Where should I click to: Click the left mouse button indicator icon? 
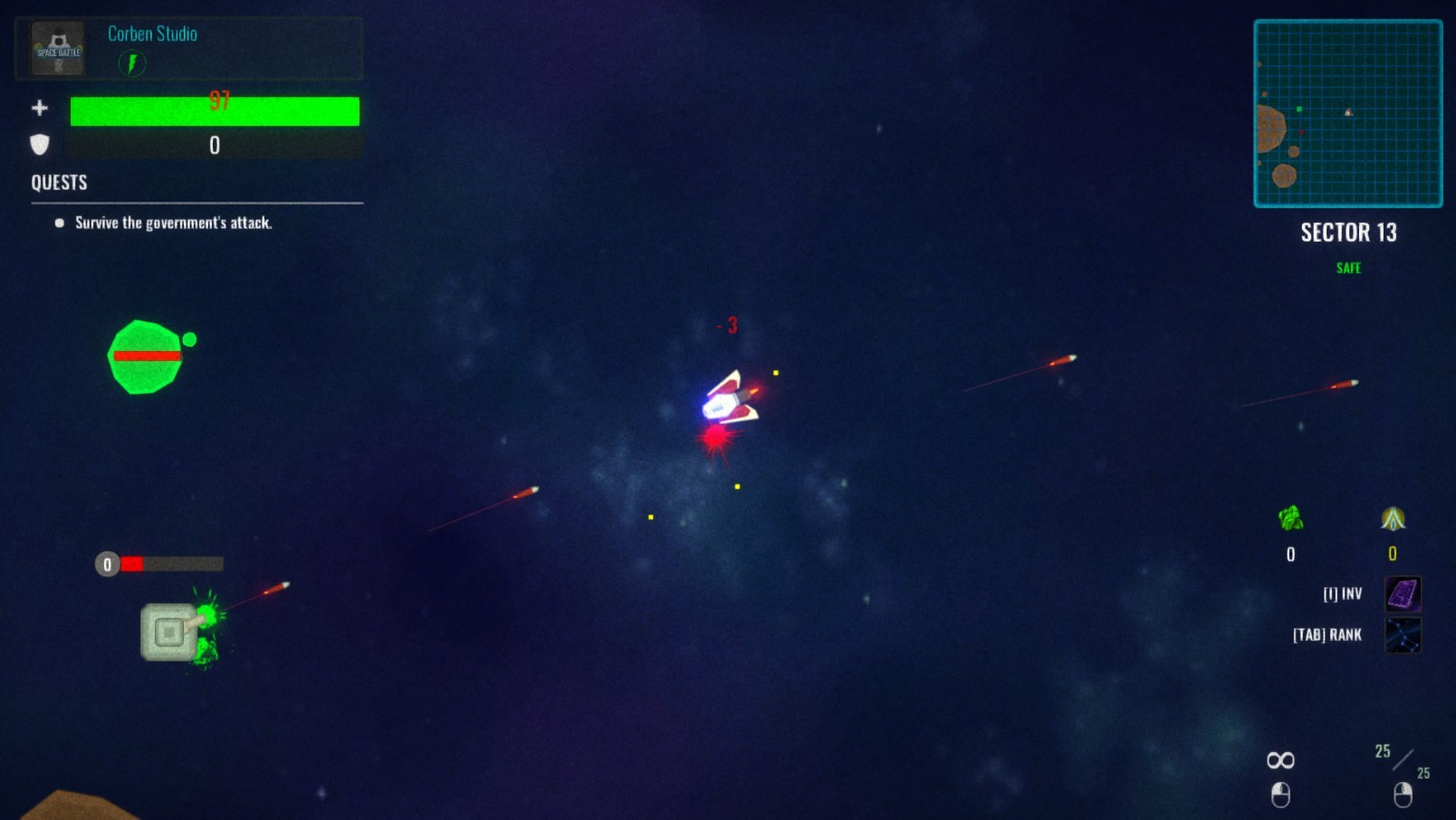click(1279, 796)
